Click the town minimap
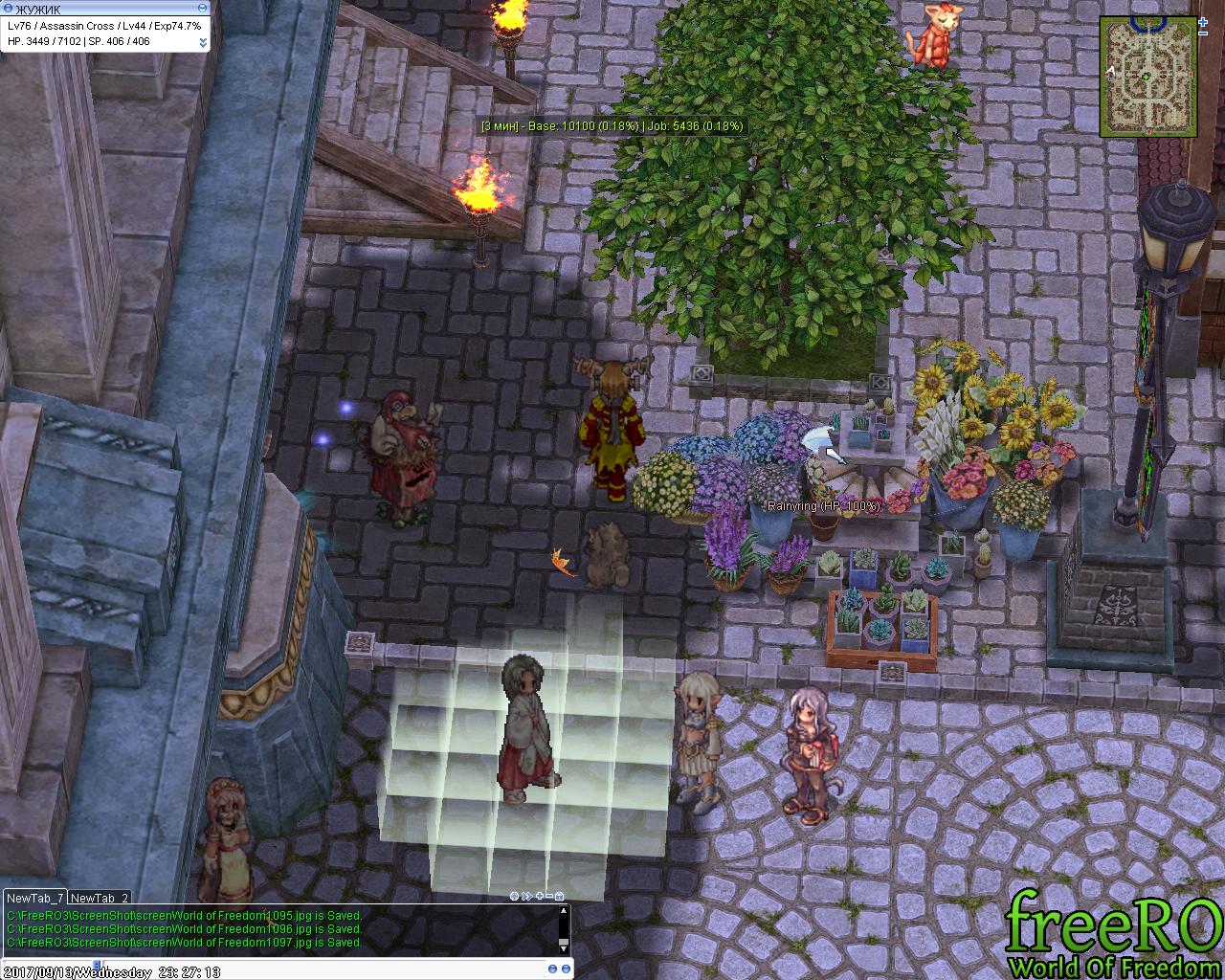The height and width of the screenshot is (980, 1225). [1145, 73]
